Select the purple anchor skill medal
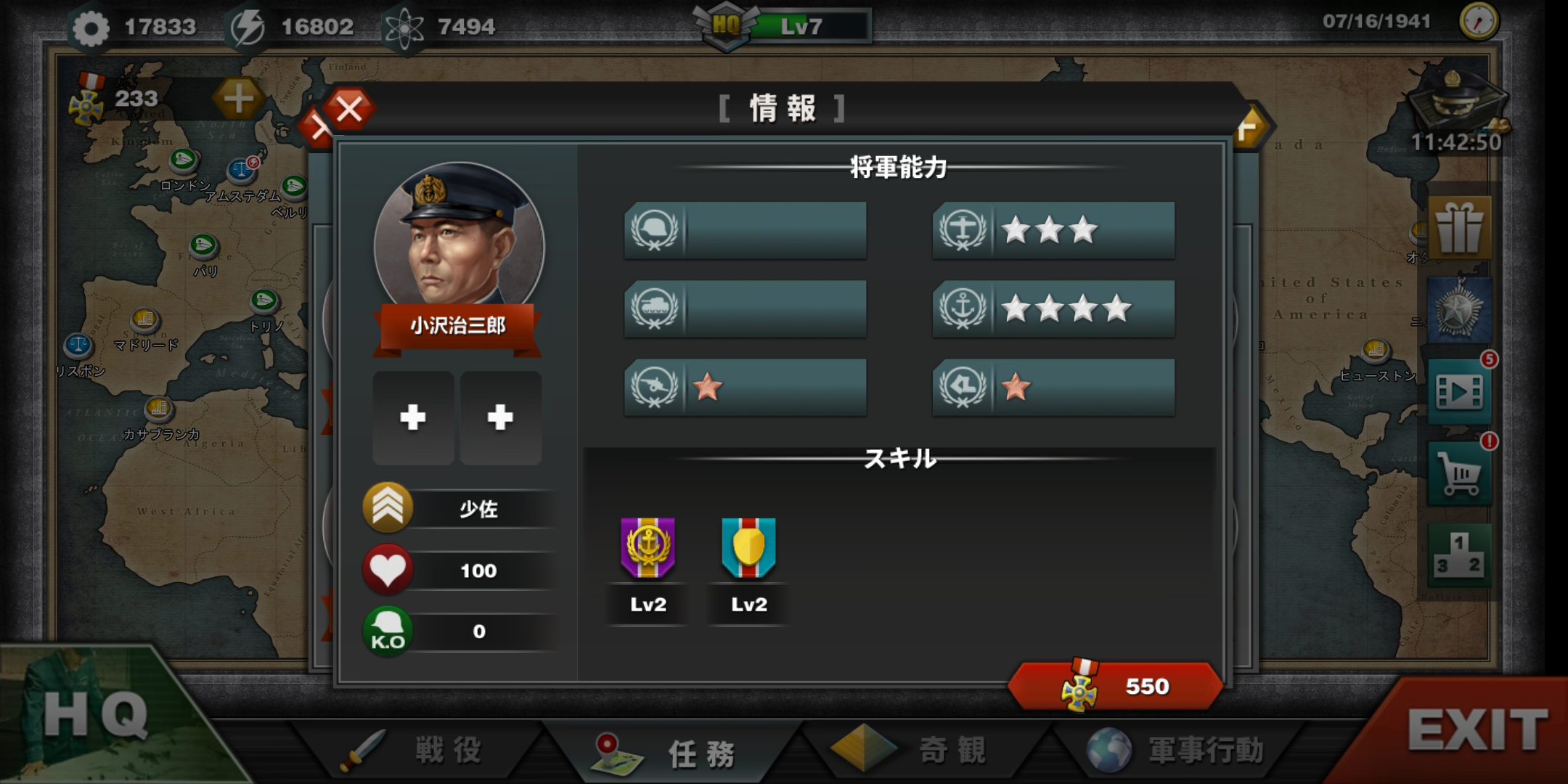The height and width of the screenshot is (784, 1568). (x=648, y=548)
